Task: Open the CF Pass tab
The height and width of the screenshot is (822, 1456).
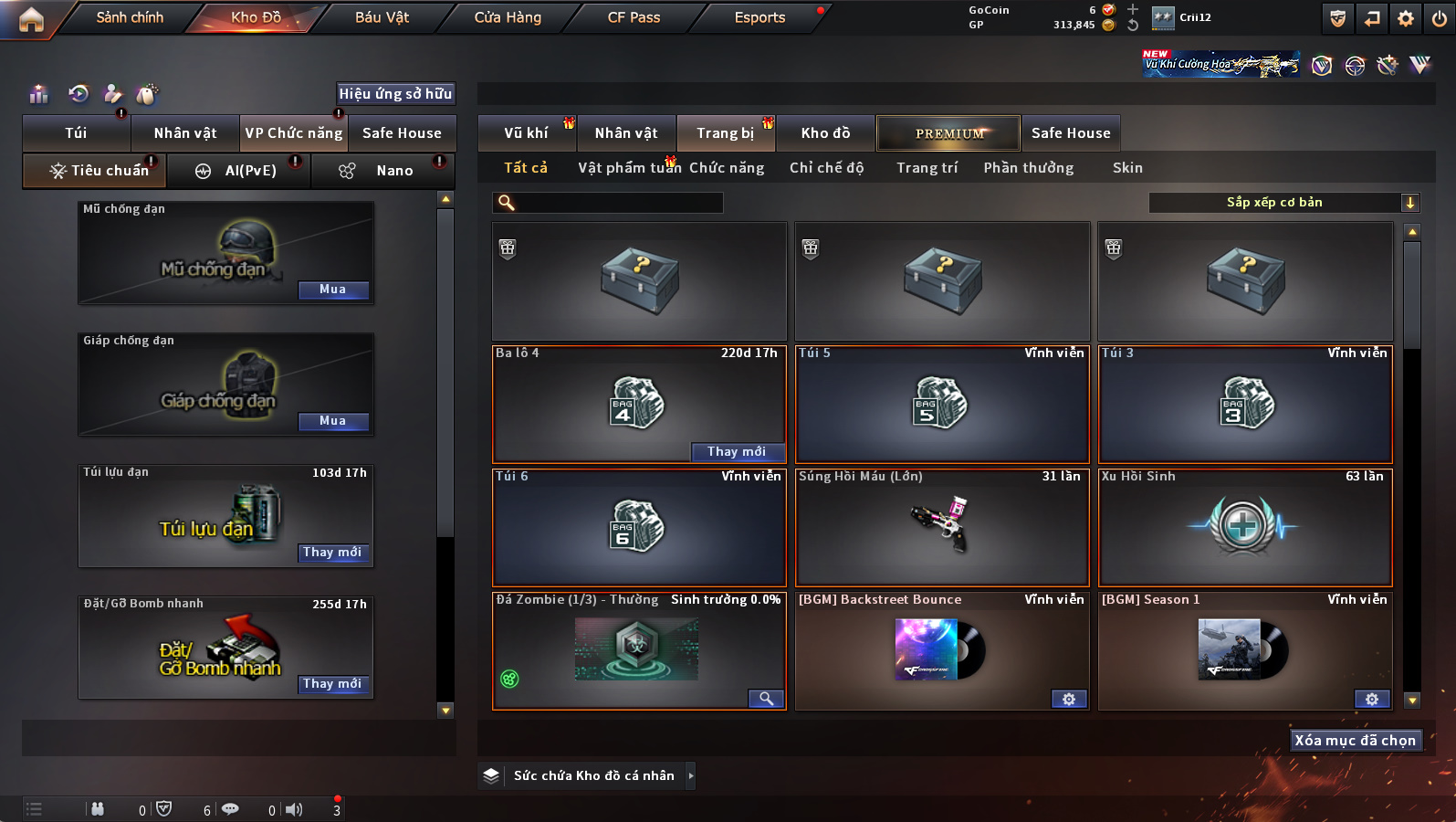Action: tap(634, 17)
